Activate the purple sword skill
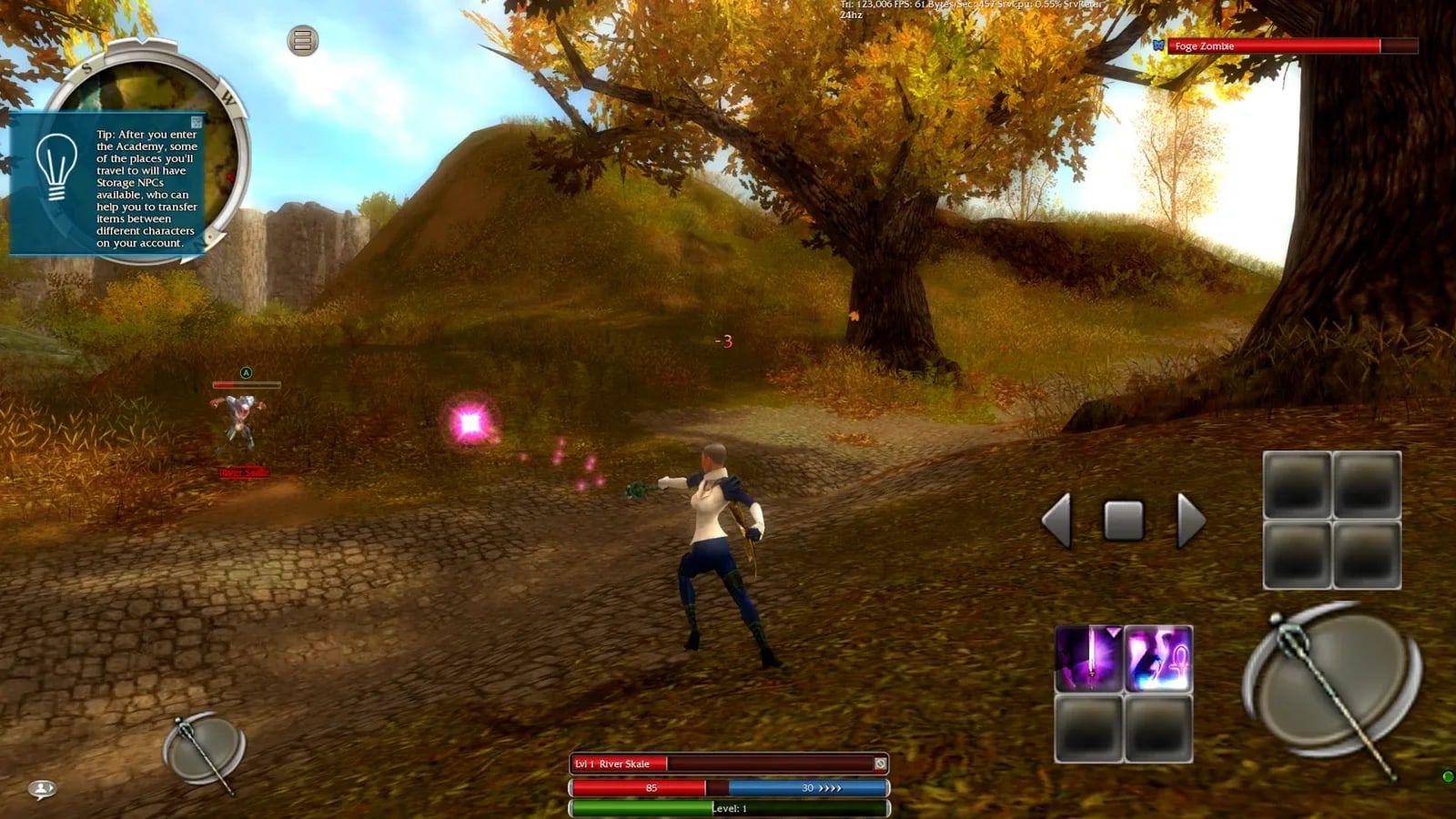 click(1087, 658)
